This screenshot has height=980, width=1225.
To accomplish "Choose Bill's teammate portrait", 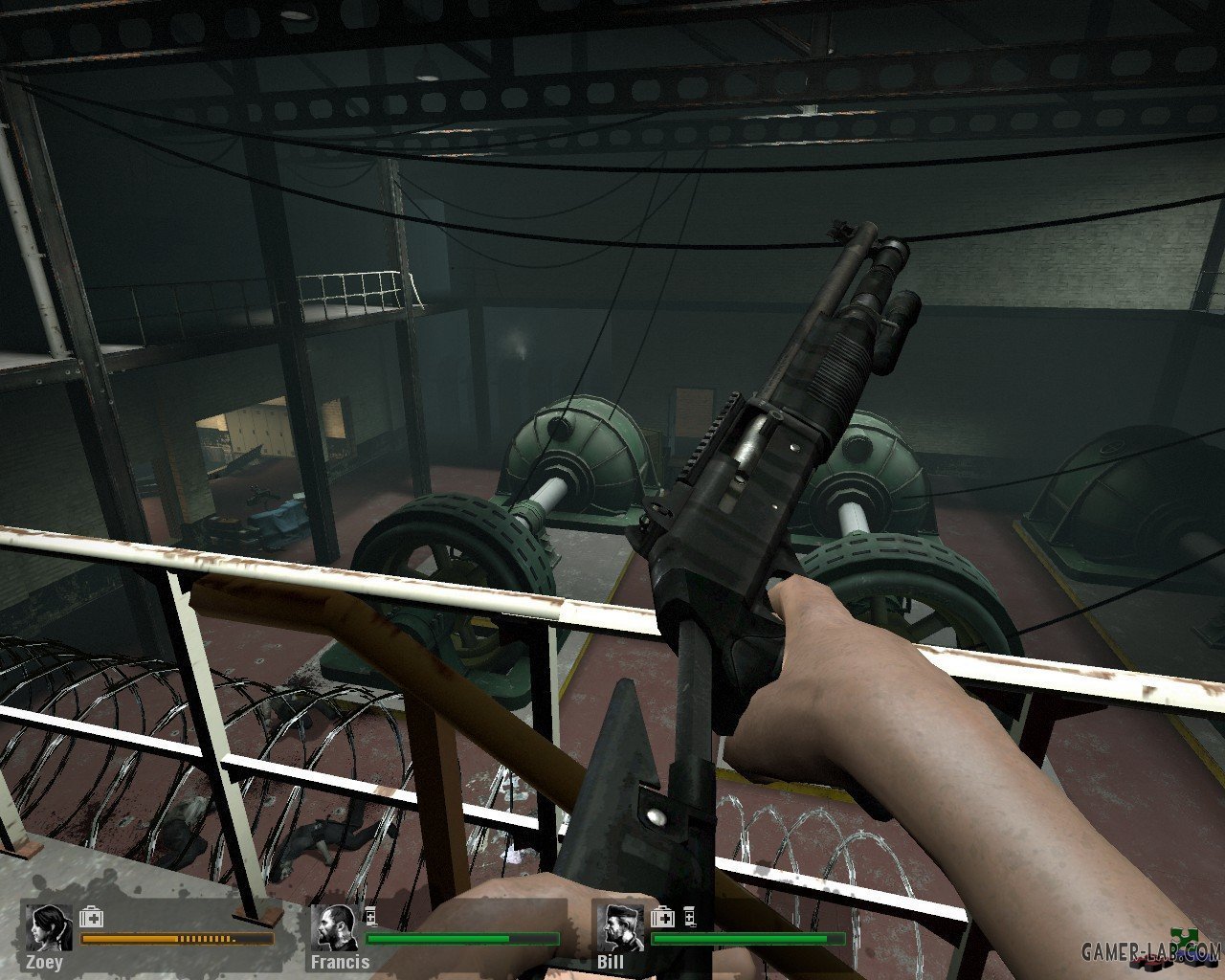I will click(x=620, y=927).
